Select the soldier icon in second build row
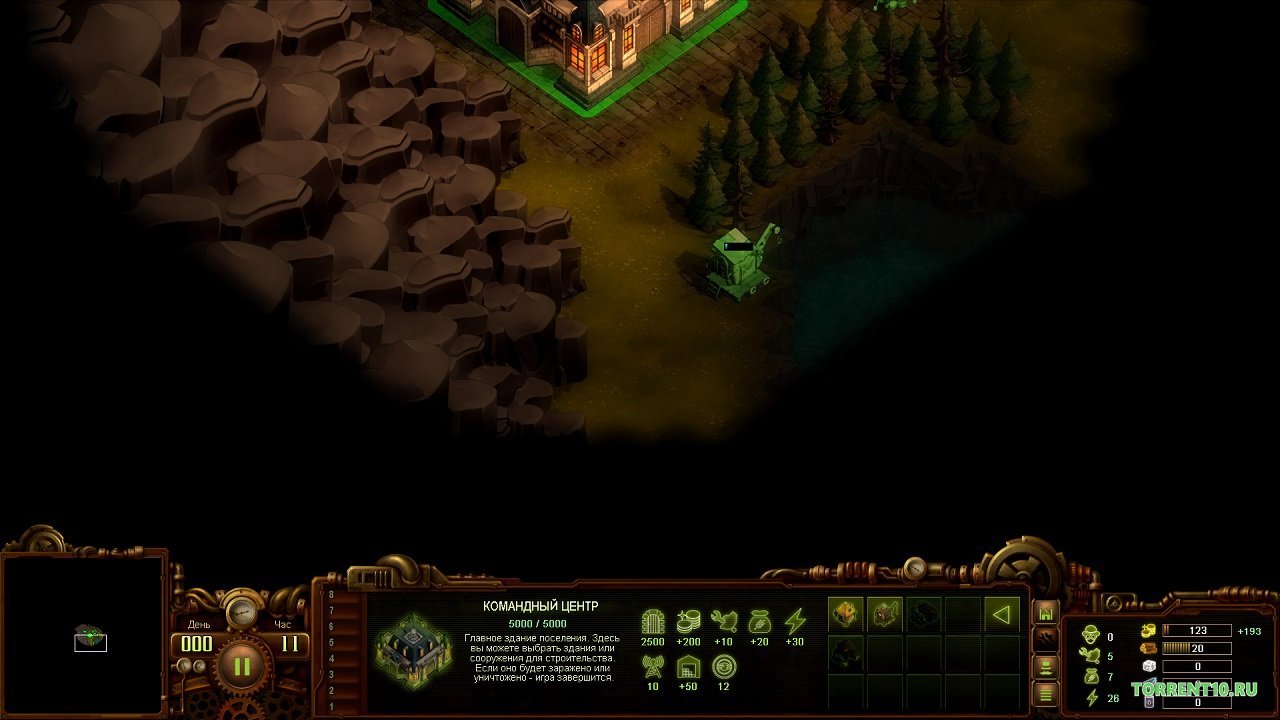1280x720 pixels. click(x=845, y=653)
